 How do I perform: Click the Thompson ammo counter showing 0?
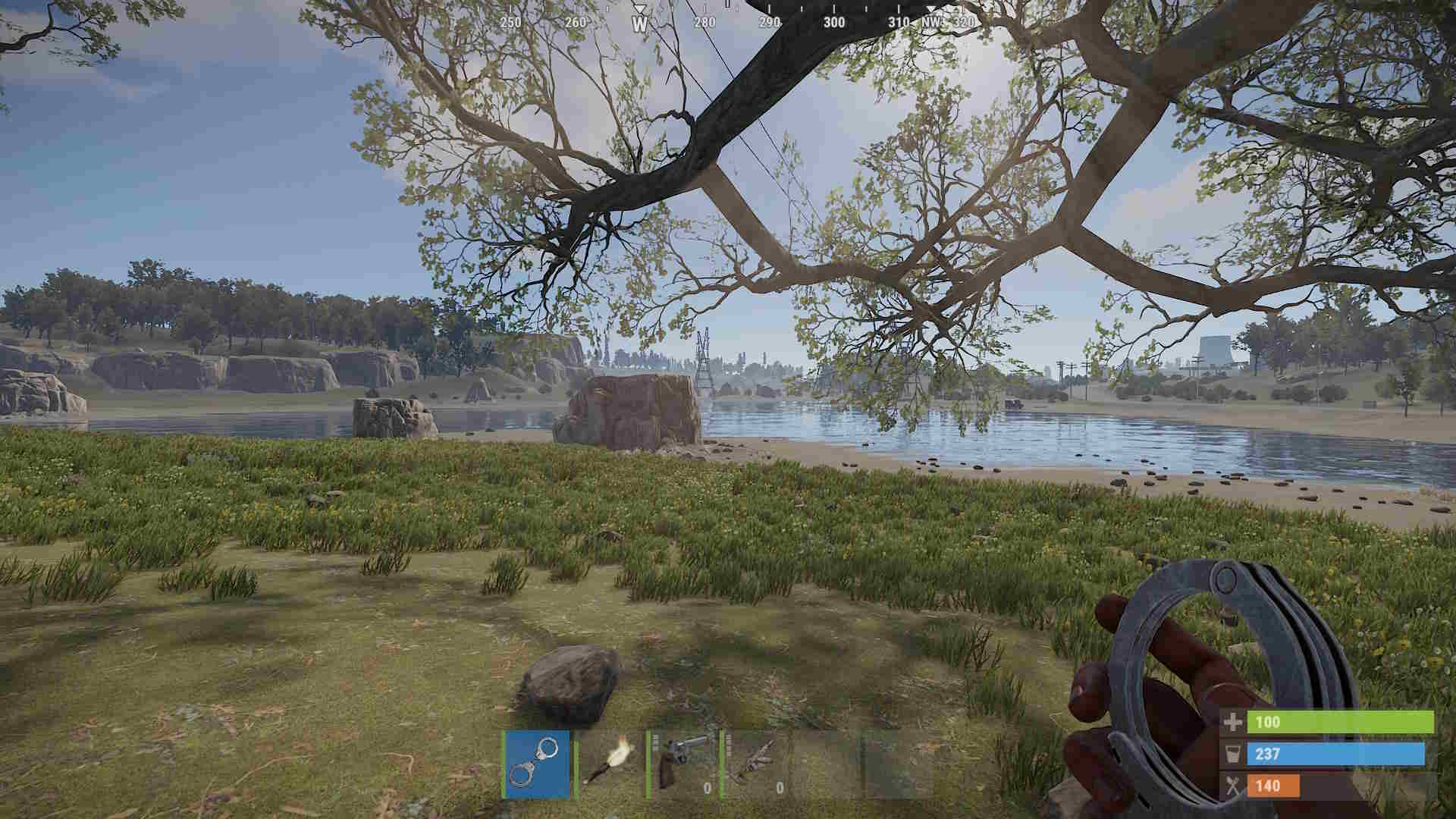click(780, 788)
